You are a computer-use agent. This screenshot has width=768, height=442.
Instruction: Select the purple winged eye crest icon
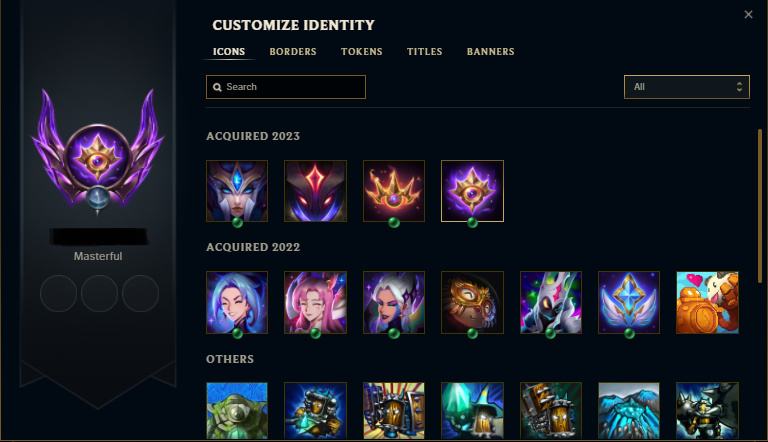[x=472, y=190]
